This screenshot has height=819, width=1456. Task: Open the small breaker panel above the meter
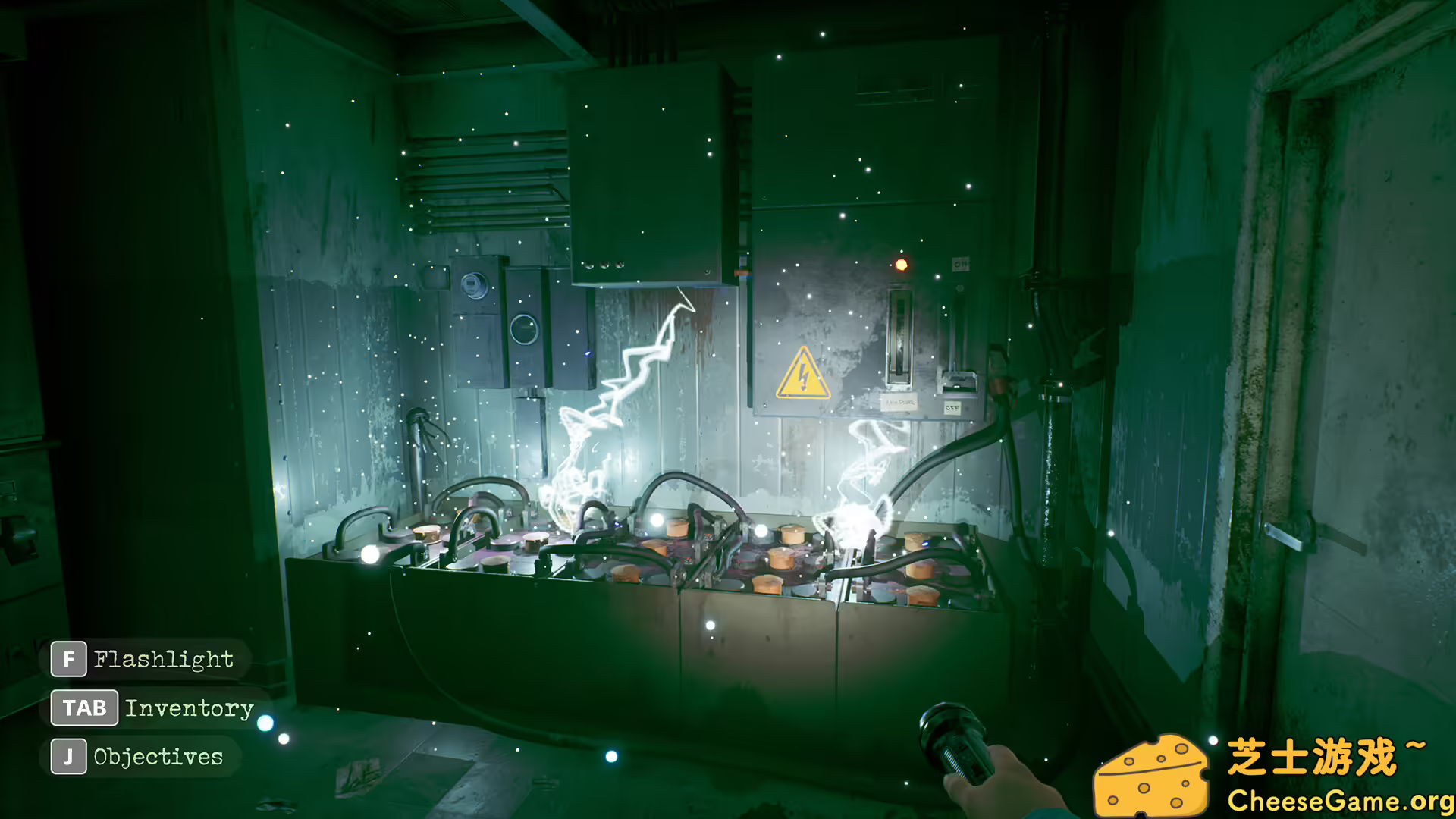coord(474,265)
